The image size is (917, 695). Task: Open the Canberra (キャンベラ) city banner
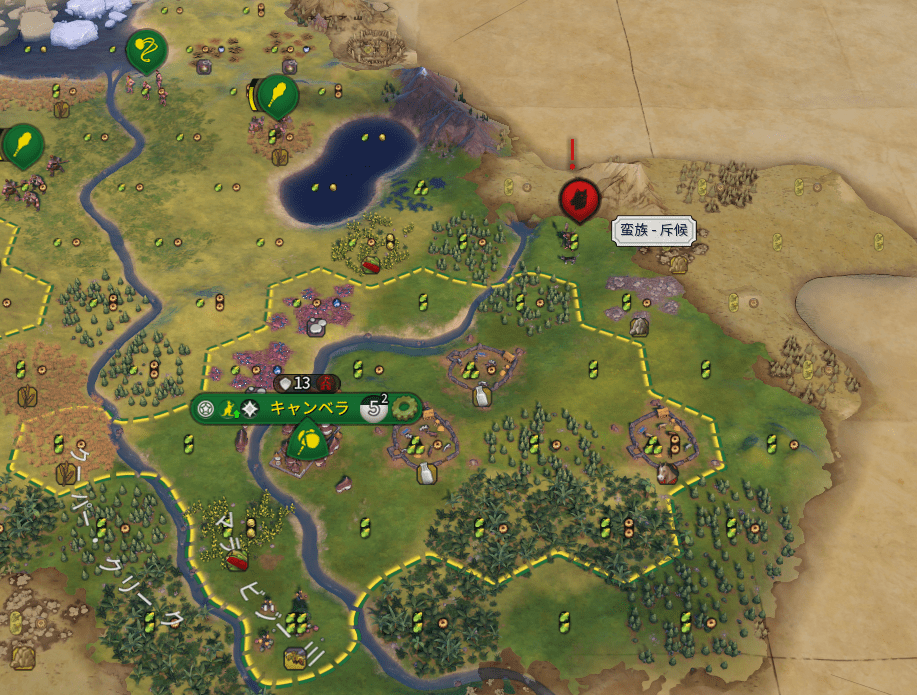[309, 408]
